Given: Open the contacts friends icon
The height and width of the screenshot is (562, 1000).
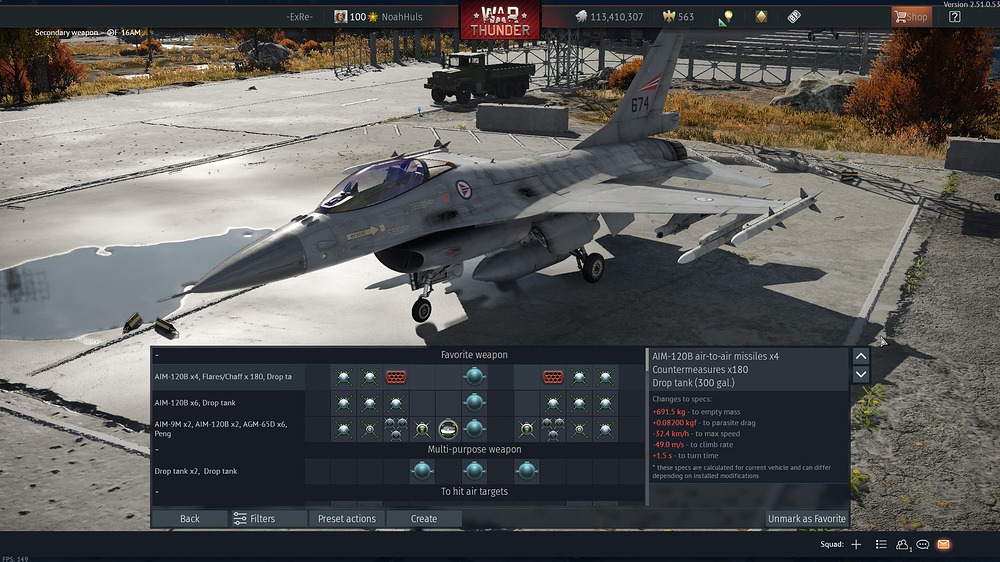Looking at the screenshot, I should (x=903, y=545).
